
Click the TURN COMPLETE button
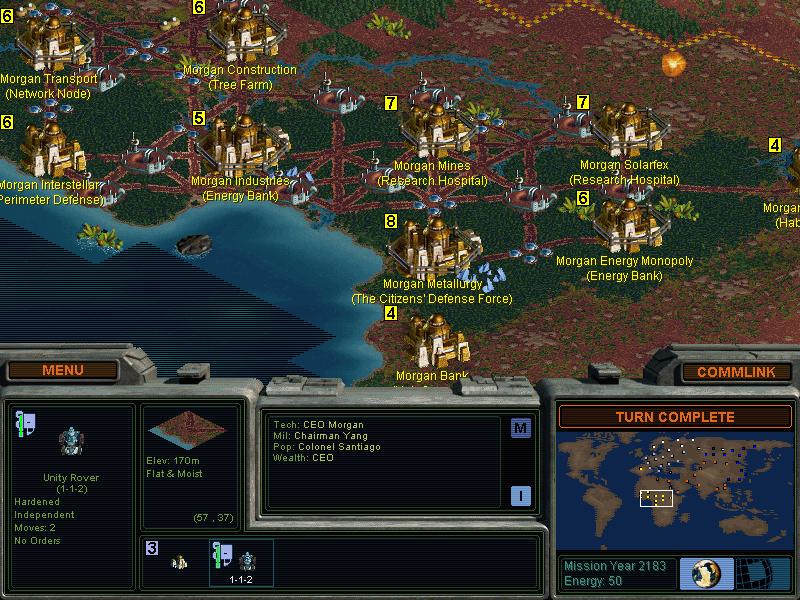pyautogui.click(x=674, y=417)
